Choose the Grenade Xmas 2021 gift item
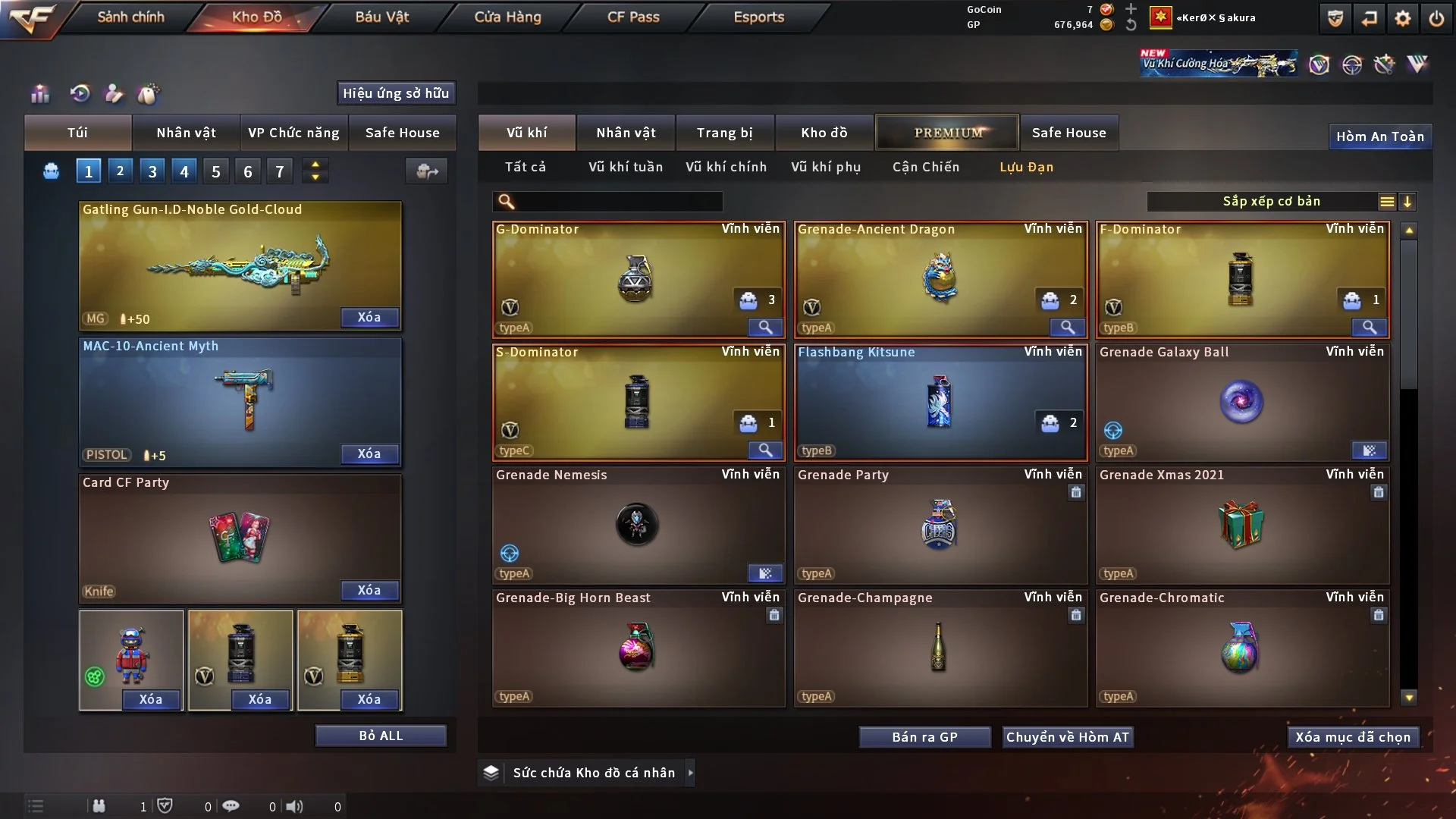 click(1242, 525)
